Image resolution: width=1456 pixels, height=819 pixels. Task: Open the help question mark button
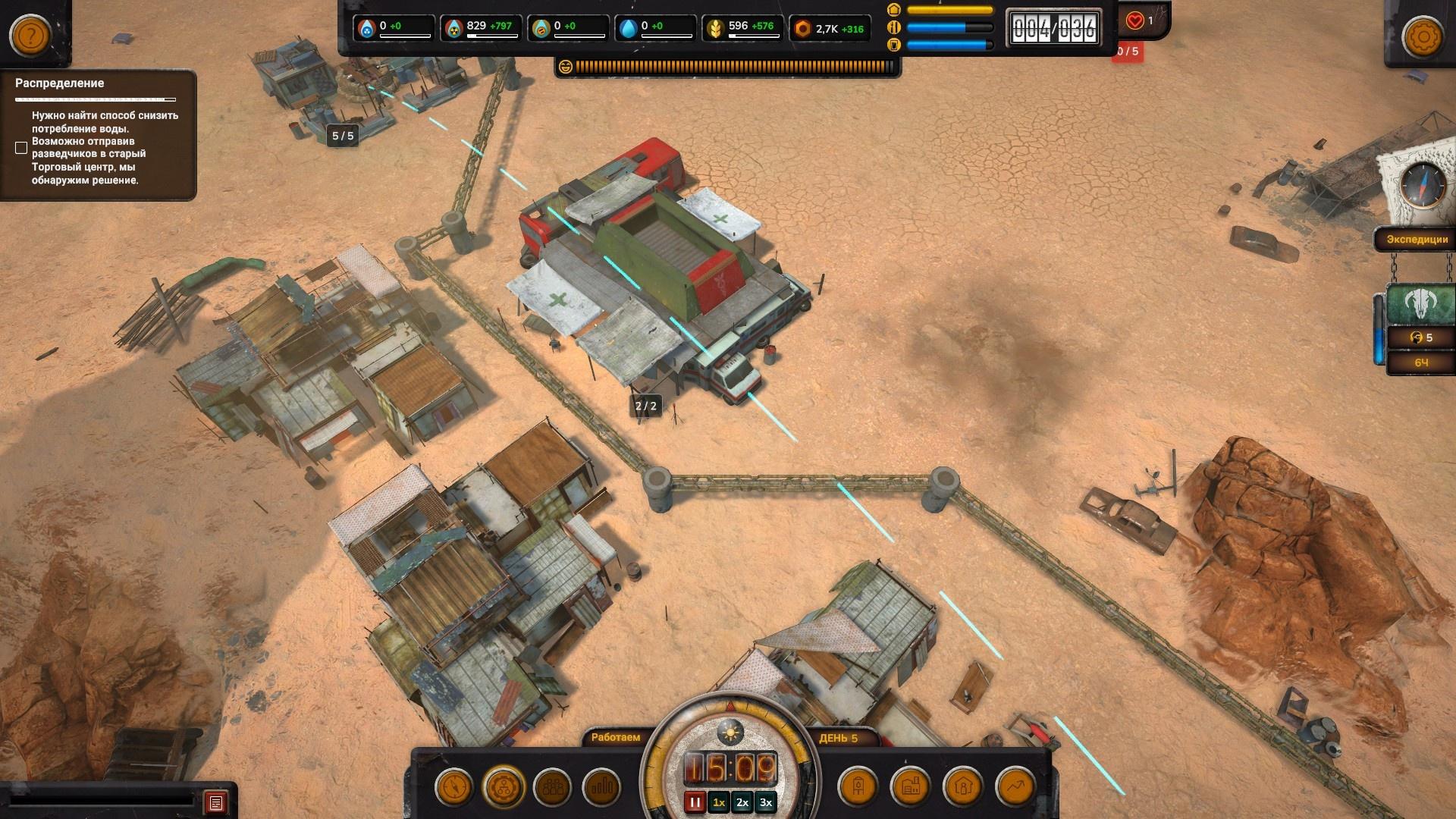click(30, 35)
